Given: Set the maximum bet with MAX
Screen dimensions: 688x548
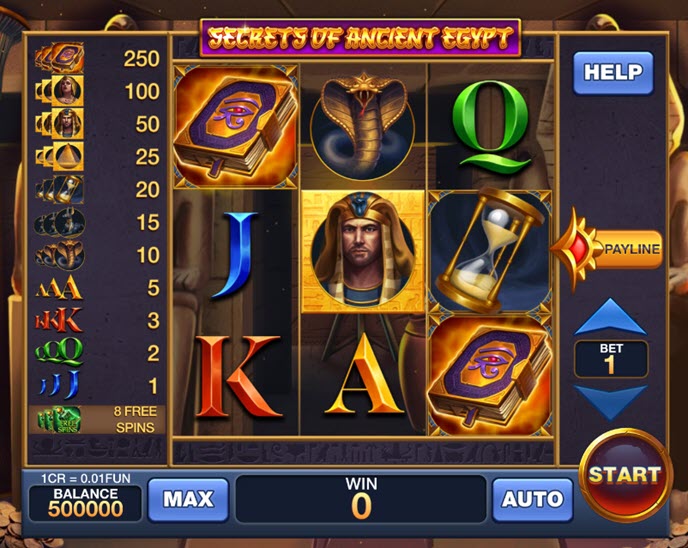Looking at the screenshot, I should 188,499.
